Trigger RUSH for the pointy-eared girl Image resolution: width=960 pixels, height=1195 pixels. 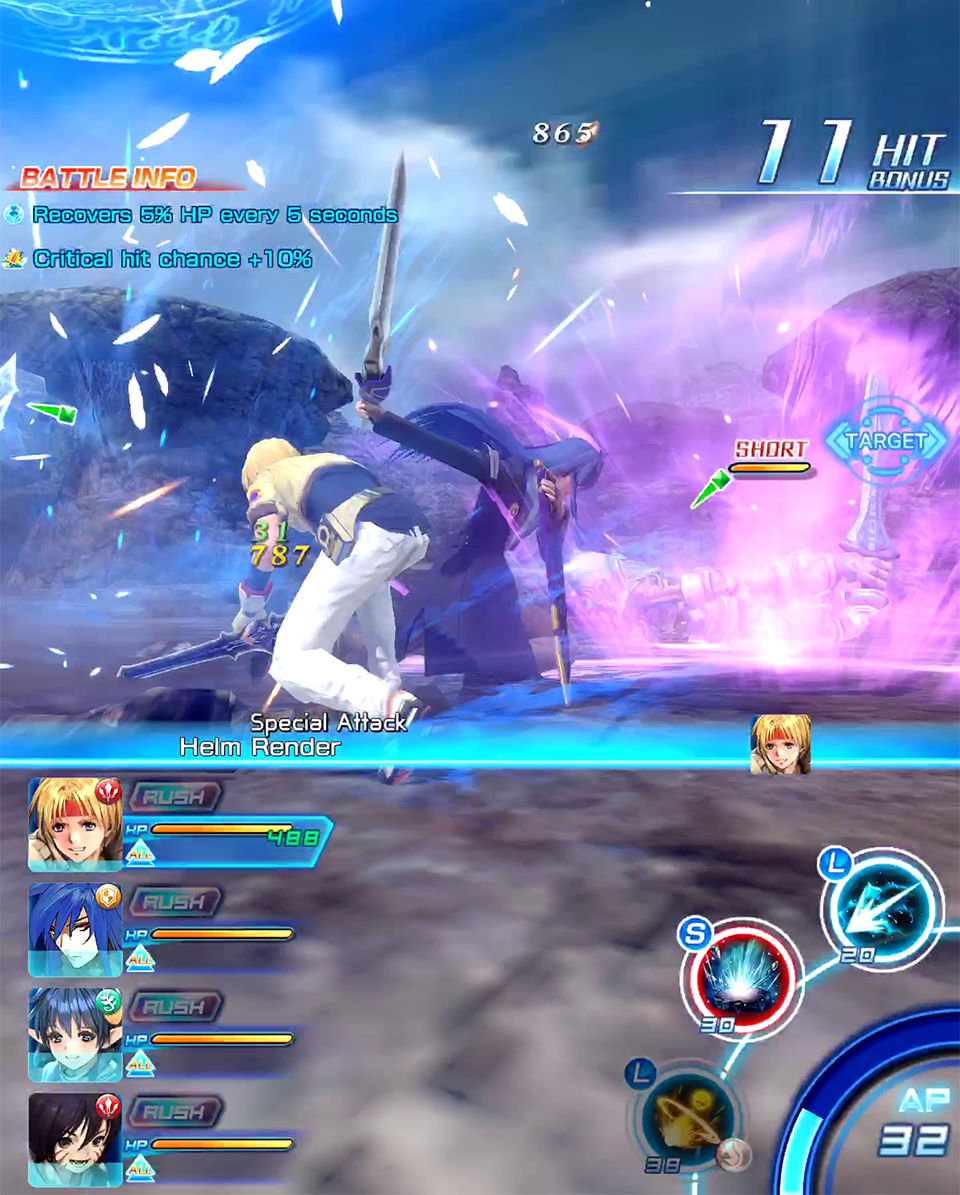(x=174, y=1006)
